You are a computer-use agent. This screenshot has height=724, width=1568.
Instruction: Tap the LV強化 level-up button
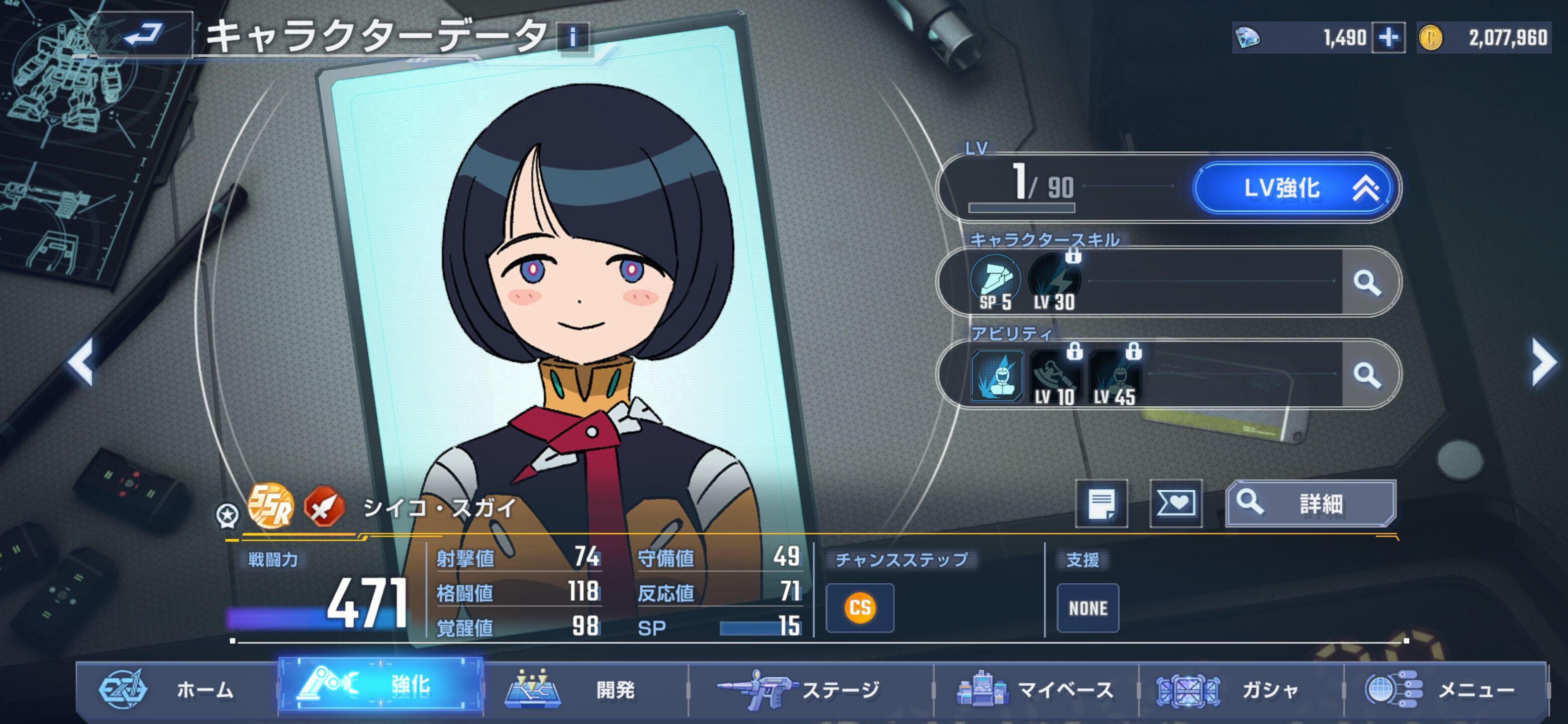1294,188
